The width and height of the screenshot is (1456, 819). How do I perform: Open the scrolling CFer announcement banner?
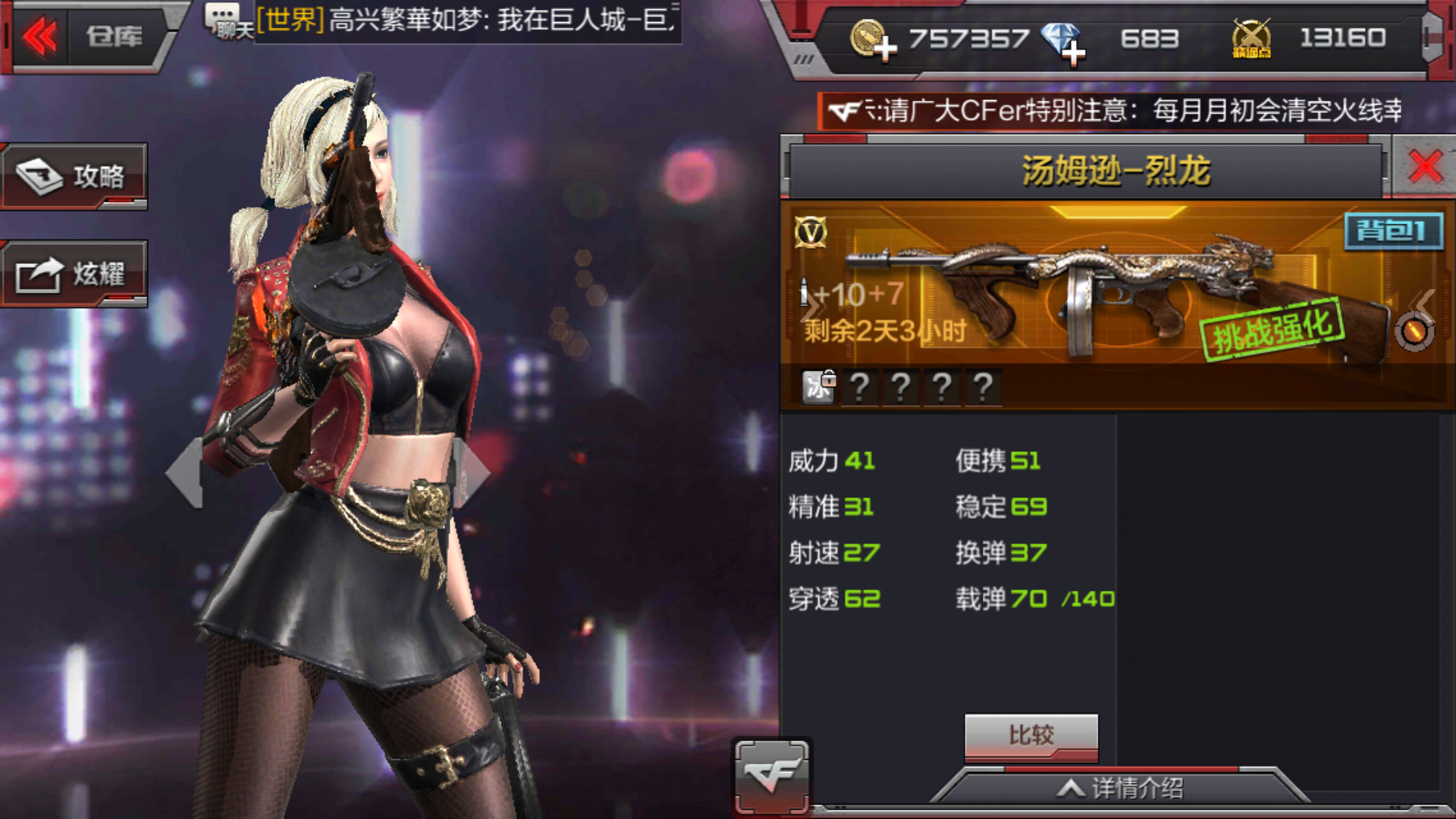[1115, 111]
